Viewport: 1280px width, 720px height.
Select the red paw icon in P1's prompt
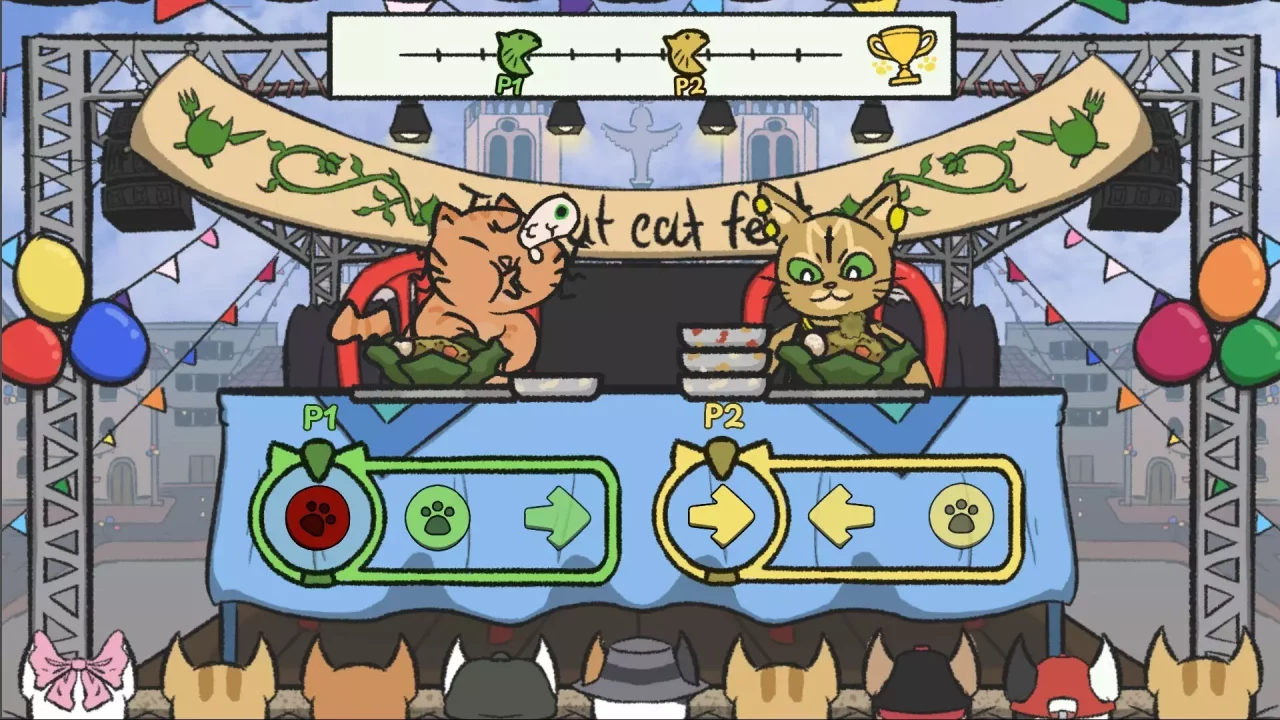[x=318, y=518]
